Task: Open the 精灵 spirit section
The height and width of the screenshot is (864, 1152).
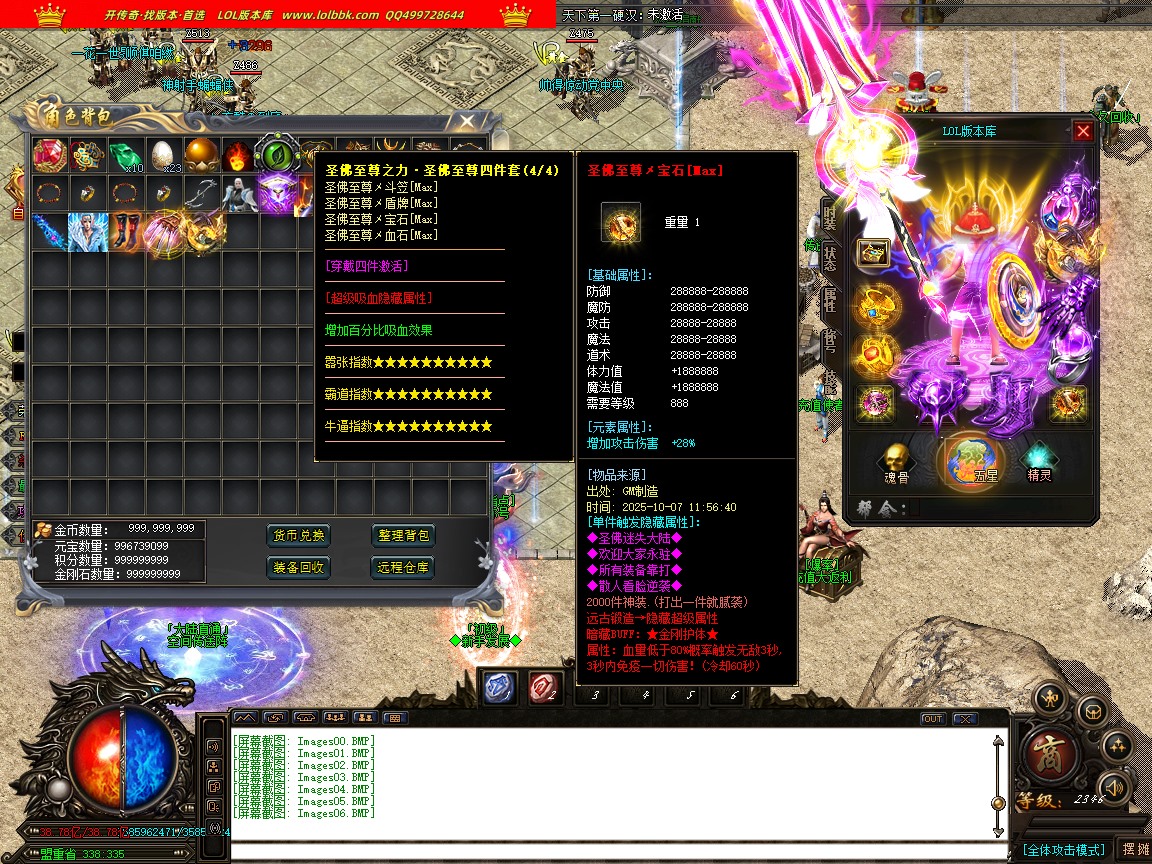Action: pyautogui.click(x=1040, y=463)
